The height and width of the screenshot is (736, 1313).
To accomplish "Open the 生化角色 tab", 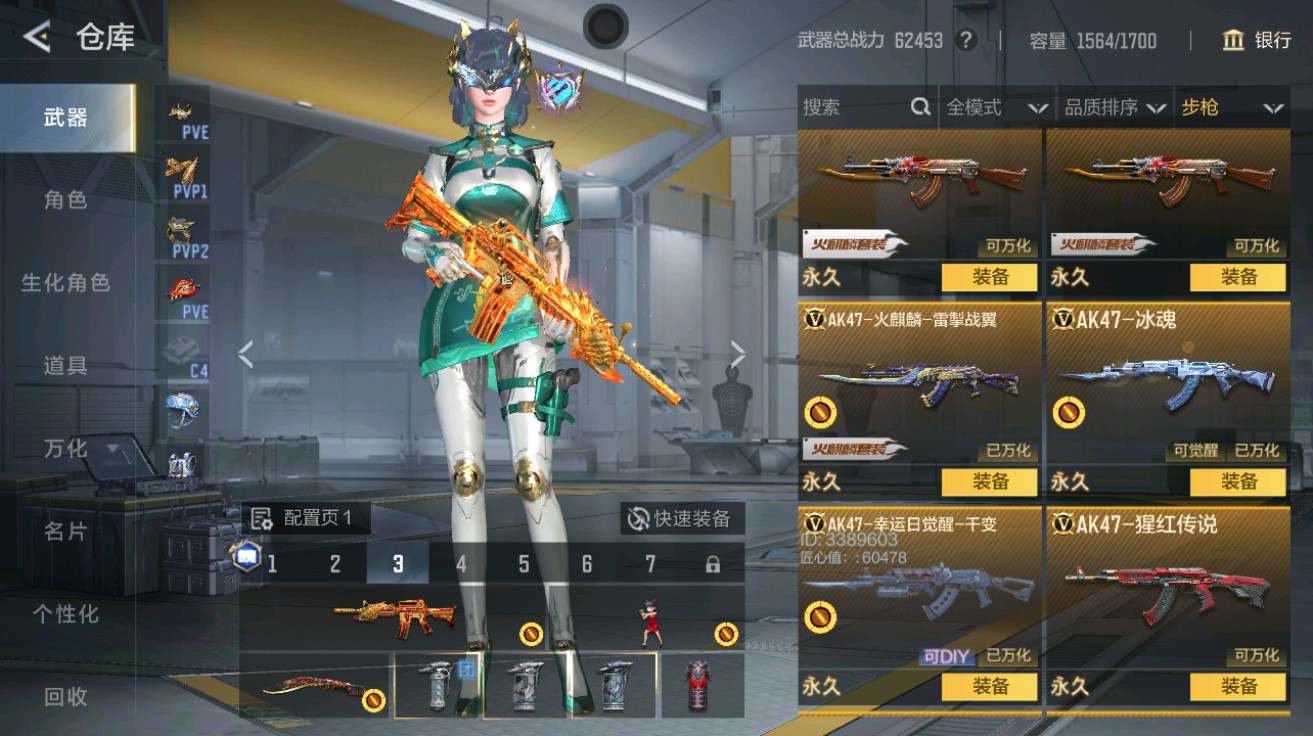I will coord(66,283).
